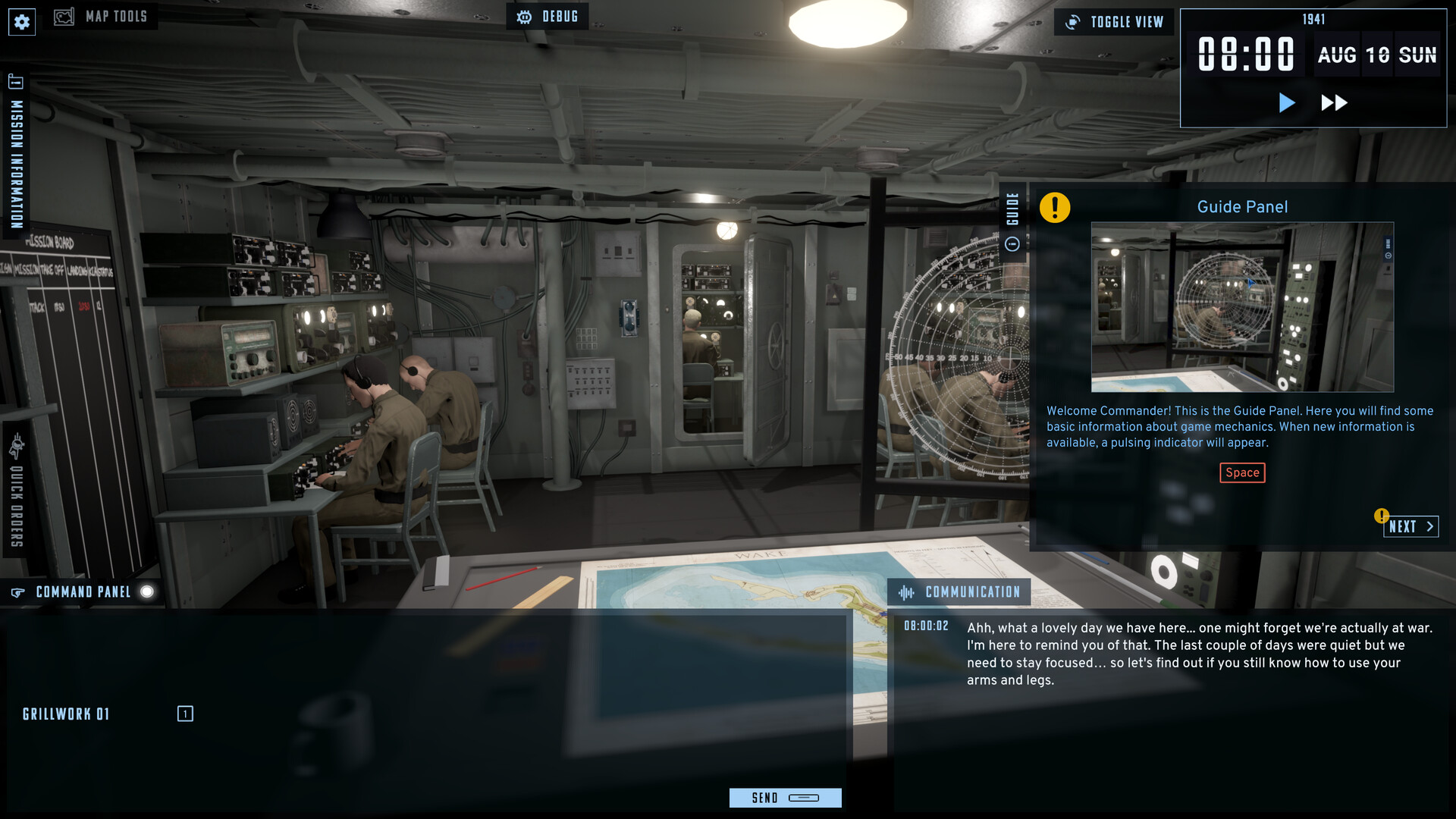Toggle the Send switch at the bottom
This screenshot has width=1456, height=819.
pos(805,798)
